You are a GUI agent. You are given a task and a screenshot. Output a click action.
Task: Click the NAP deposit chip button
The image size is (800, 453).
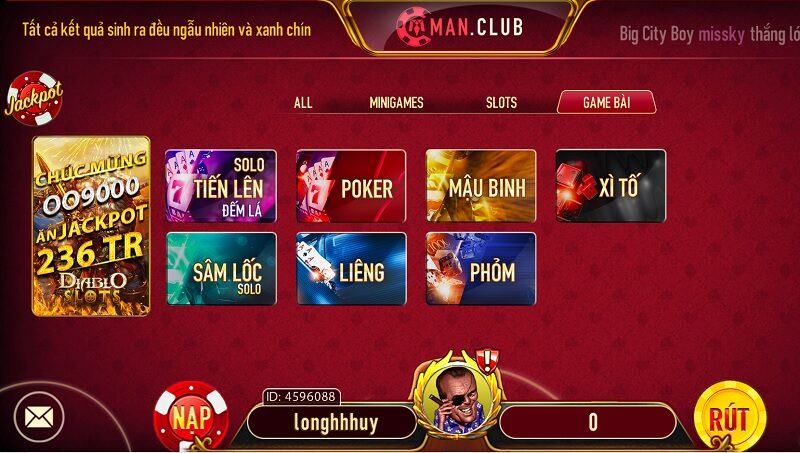[x=190, y=415]
